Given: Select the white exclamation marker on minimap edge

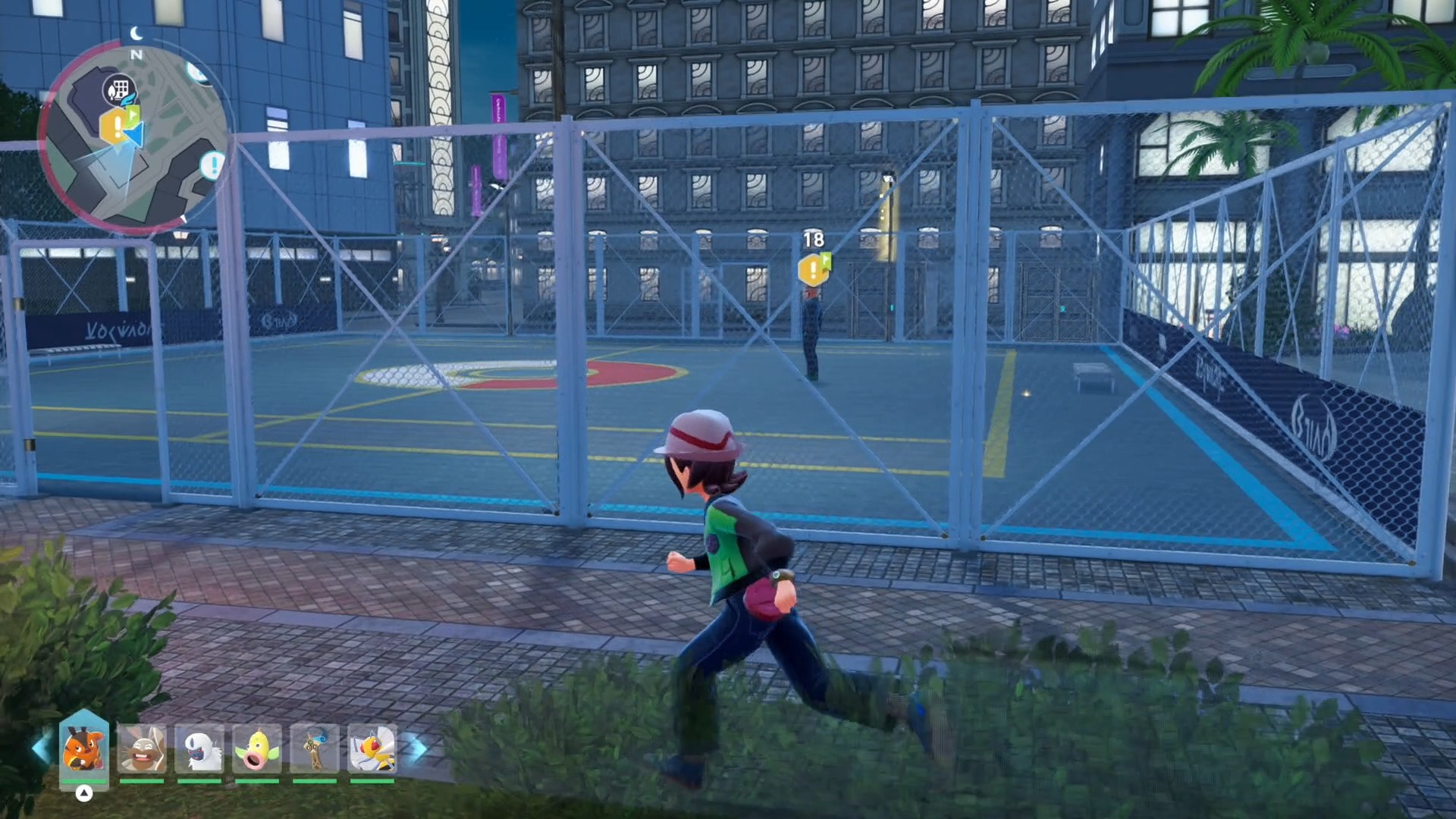Looking at the screenshot, I should point(213,165).
